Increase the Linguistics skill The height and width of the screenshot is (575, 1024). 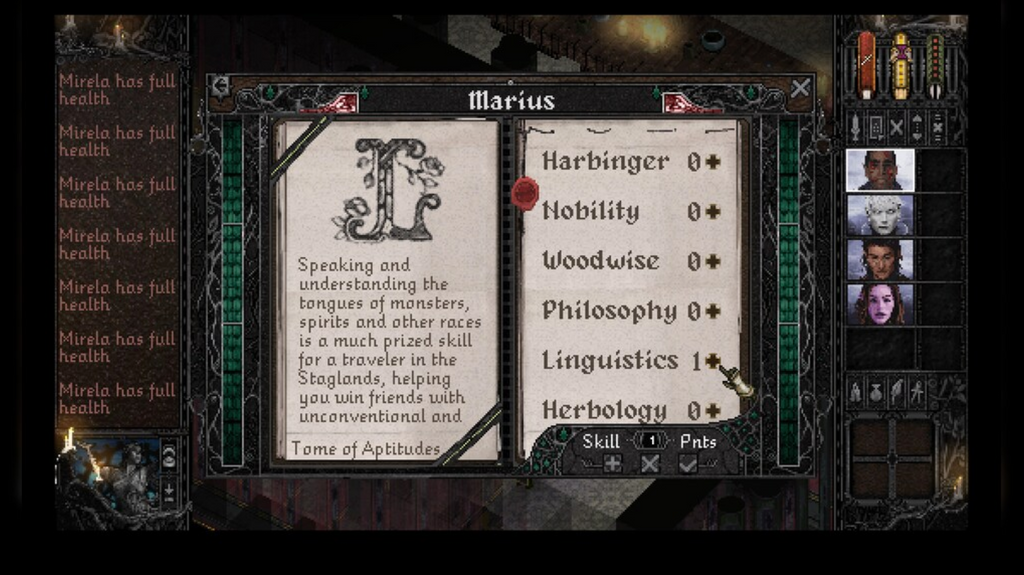[x=713, y=361]
